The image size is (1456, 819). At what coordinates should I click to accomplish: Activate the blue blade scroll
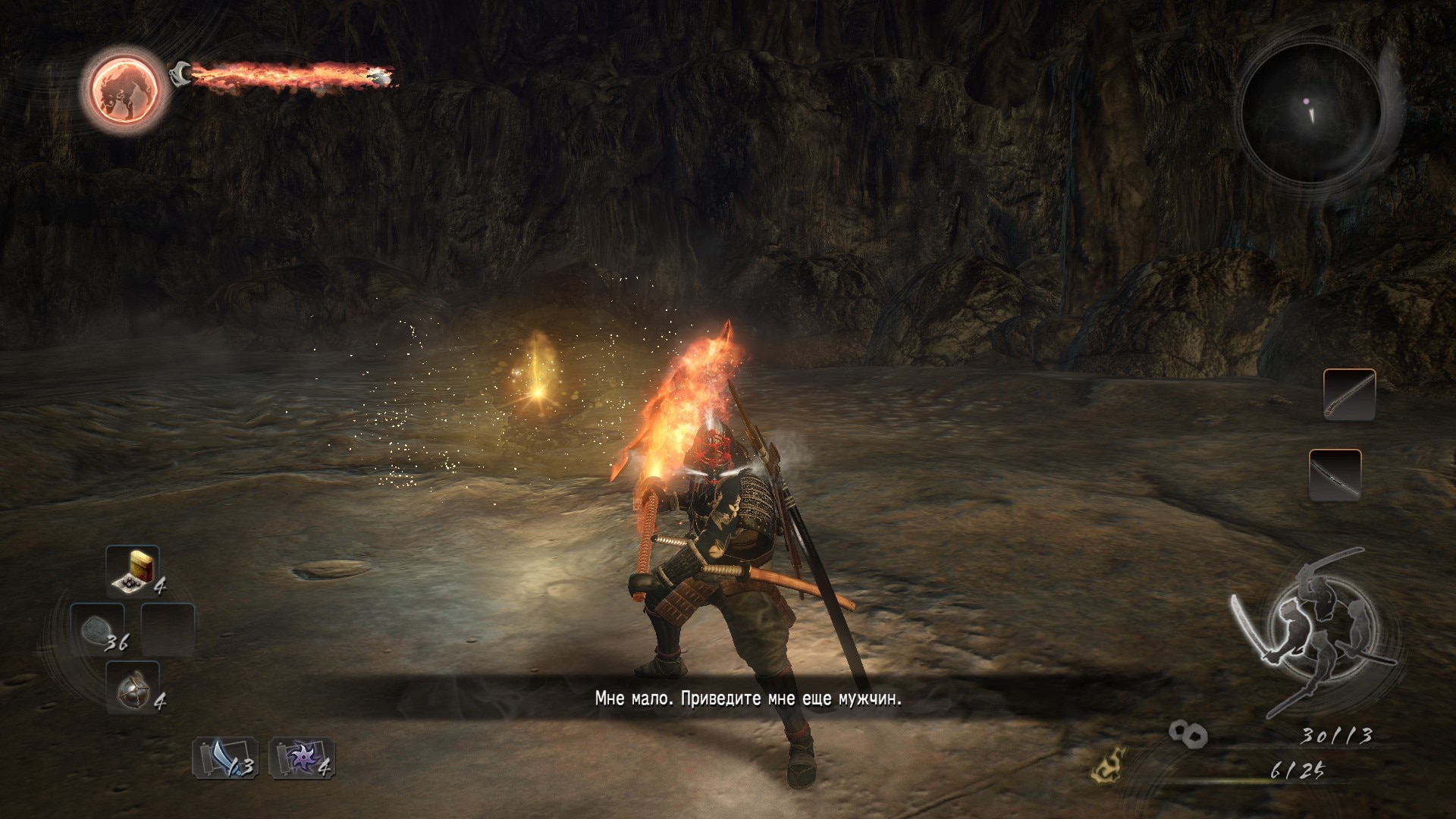224,758
